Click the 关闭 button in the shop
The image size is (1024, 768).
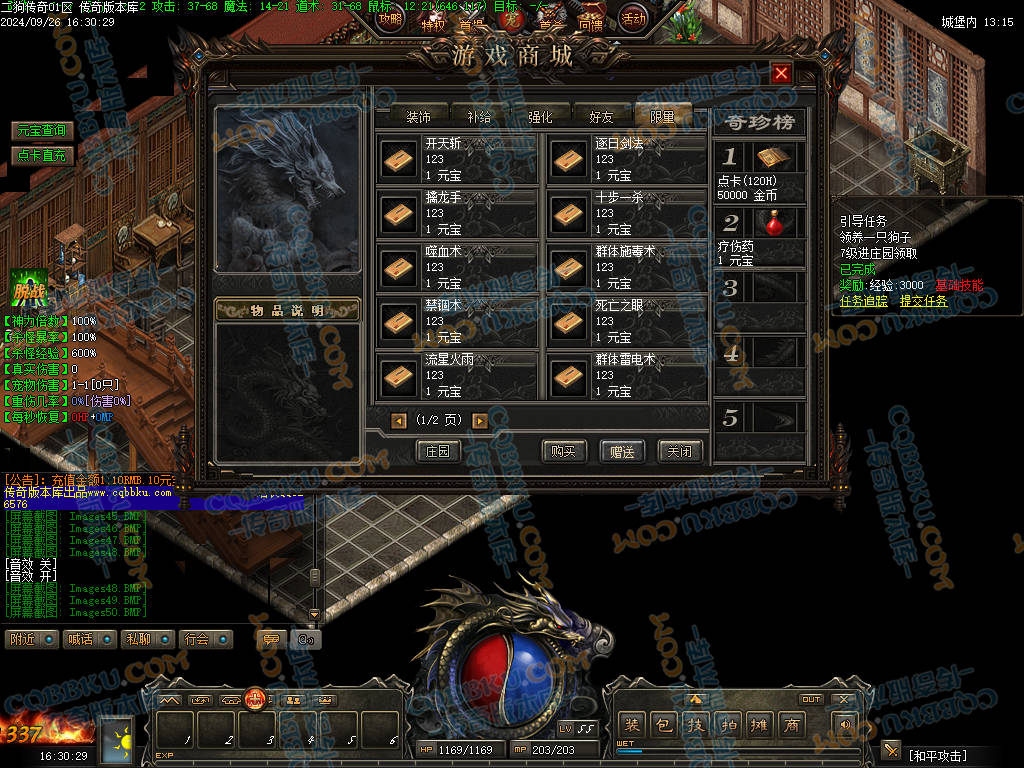tap(680, 451)
